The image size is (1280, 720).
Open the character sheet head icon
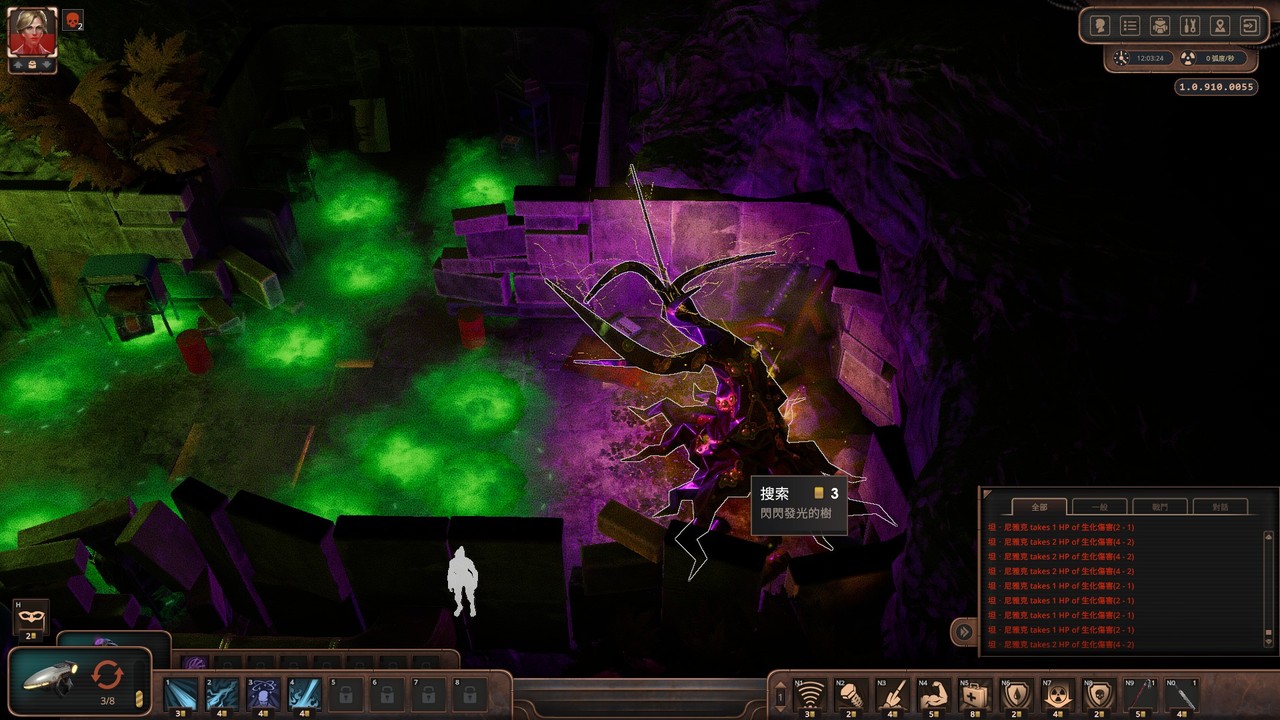1100,26
